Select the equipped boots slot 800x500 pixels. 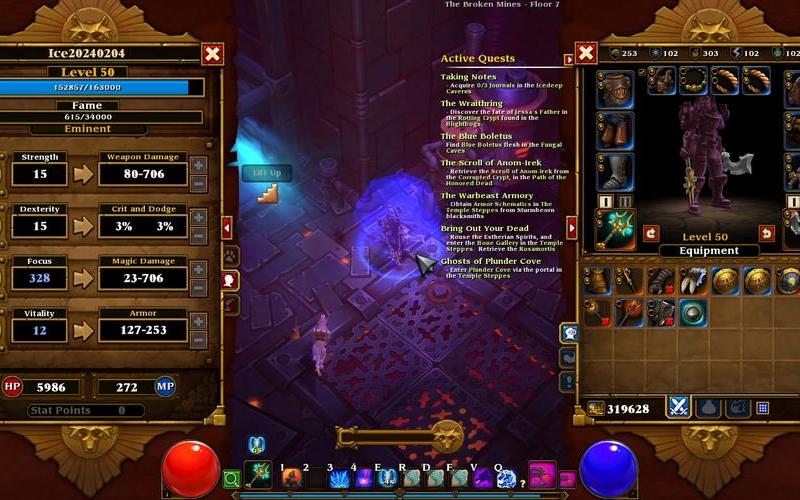[614, 173]
